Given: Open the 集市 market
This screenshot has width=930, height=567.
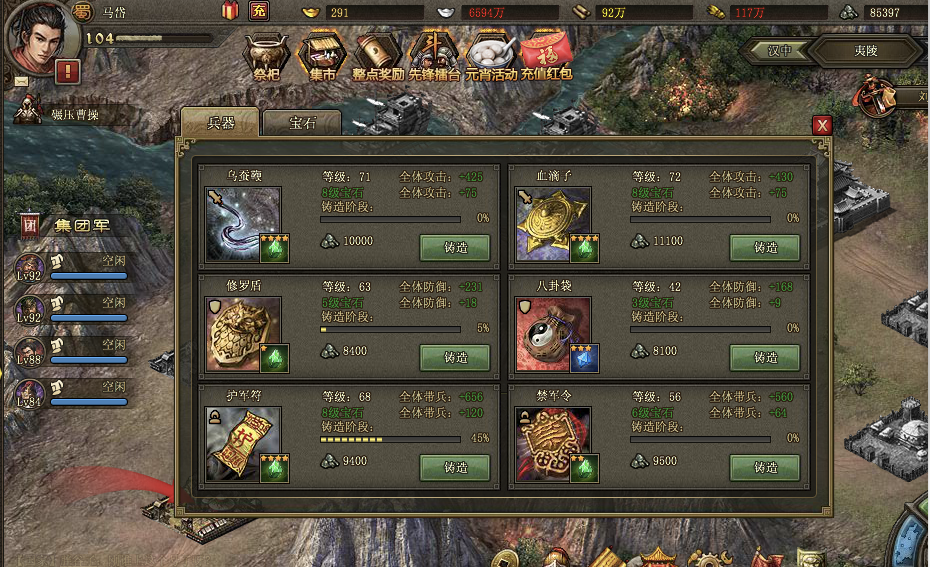Looking at the screenshot, I should (x=322, y=55).
